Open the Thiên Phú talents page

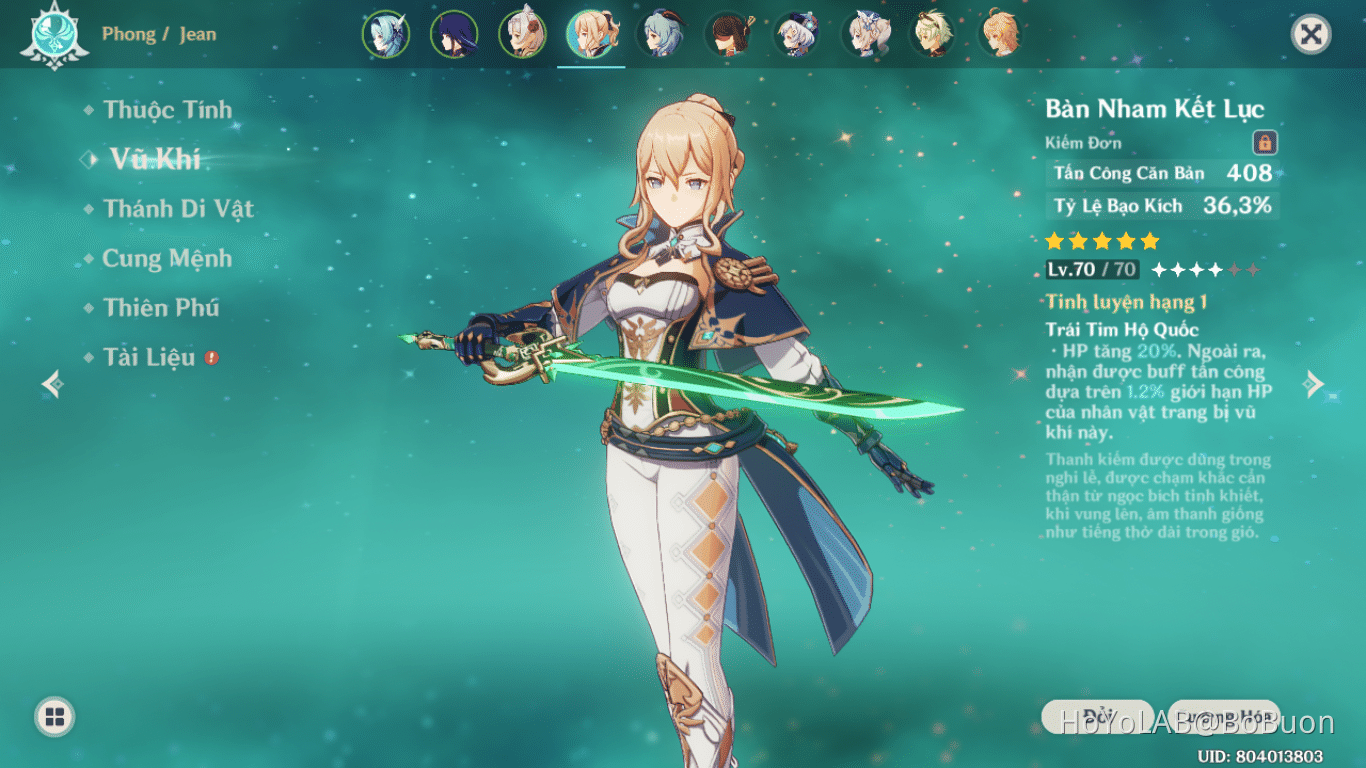pyautogui.click(x=161, y=308)
